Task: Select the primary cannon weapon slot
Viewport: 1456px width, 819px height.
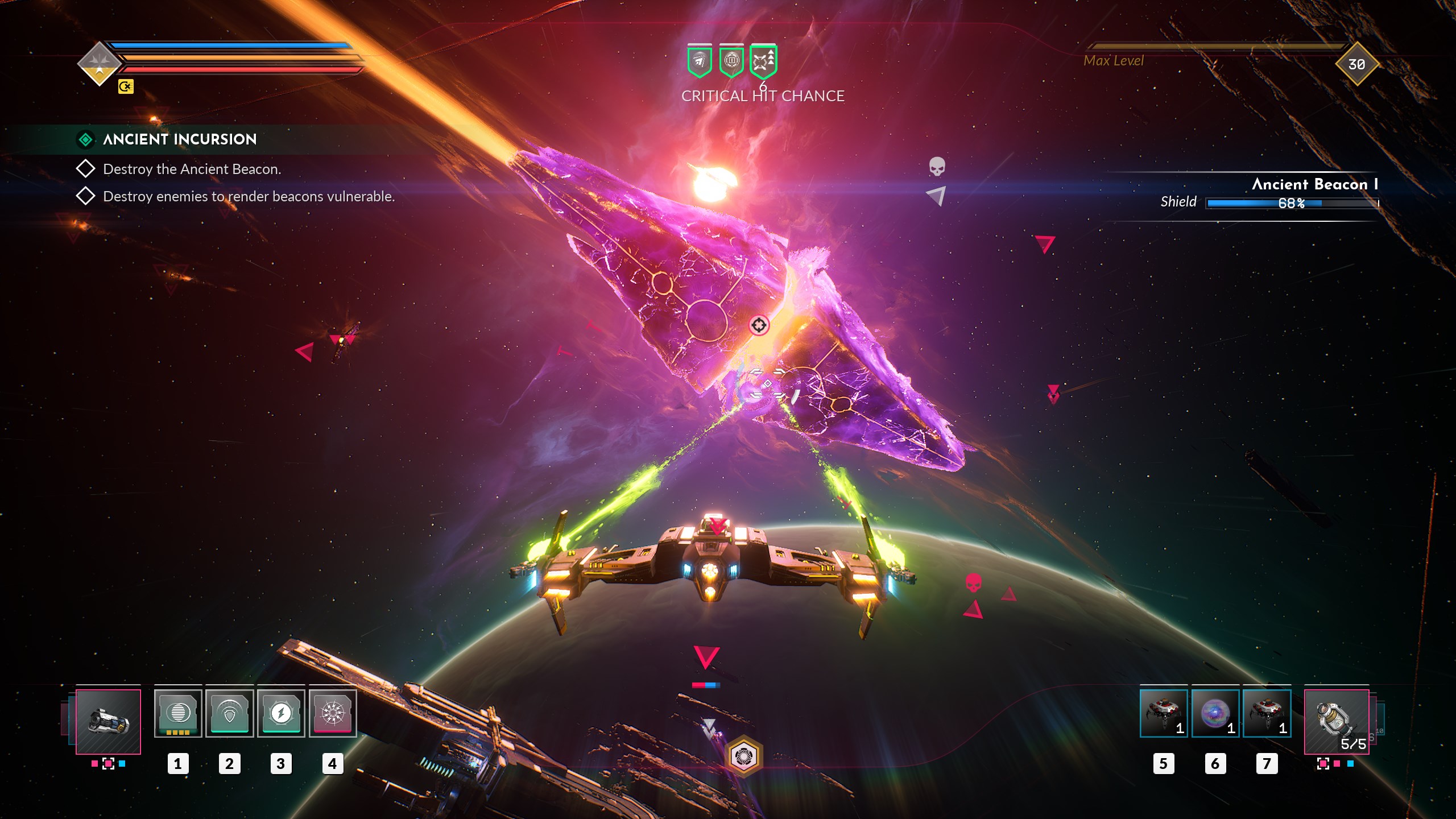Action: point(108,721)
